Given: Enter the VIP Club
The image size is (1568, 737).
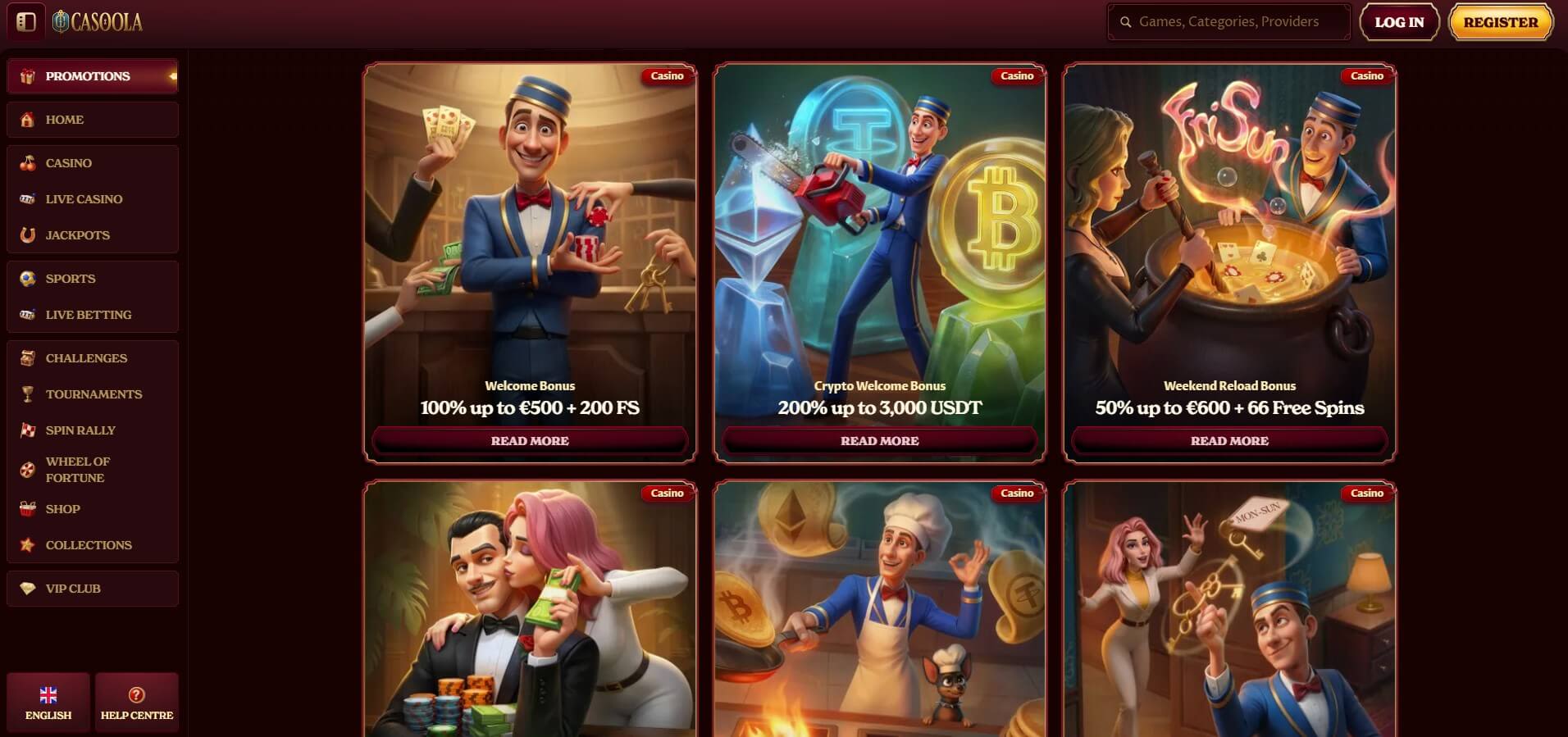Looking at the screenshot, I should point(73,589).
